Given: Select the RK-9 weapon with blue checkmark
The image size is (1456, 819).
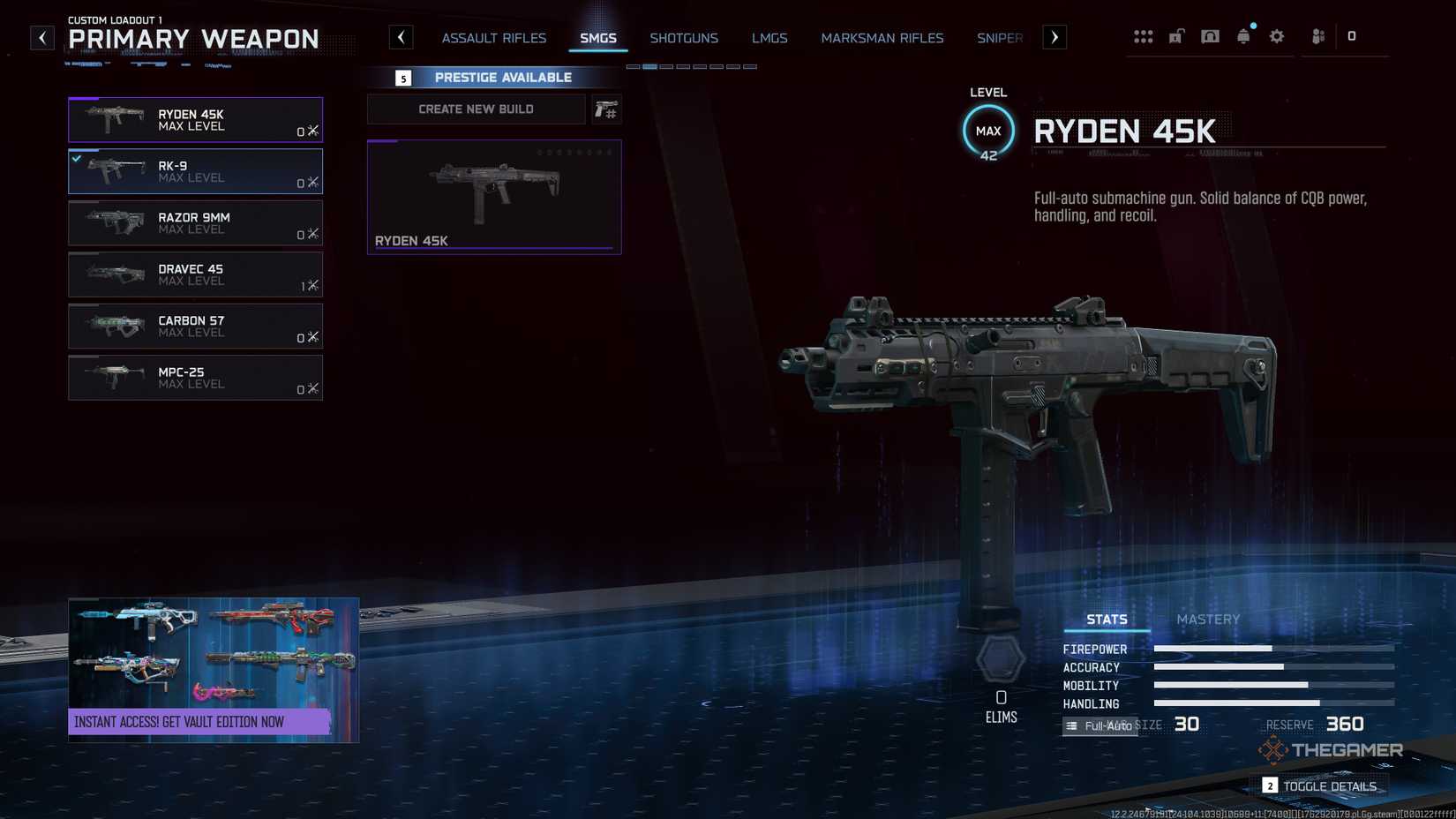Looking at the screenshot, I should click(195, 171).
